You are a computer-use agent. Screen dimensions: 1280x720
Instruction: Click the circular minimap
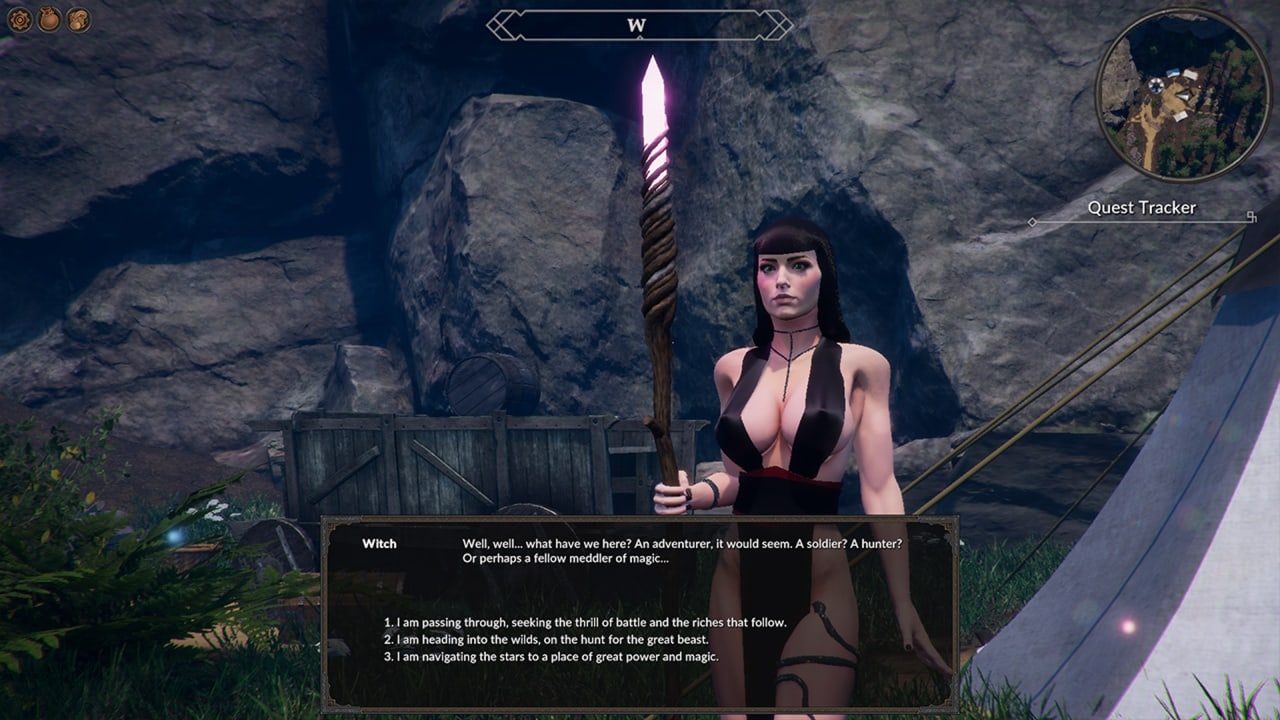click(1182, 94)
